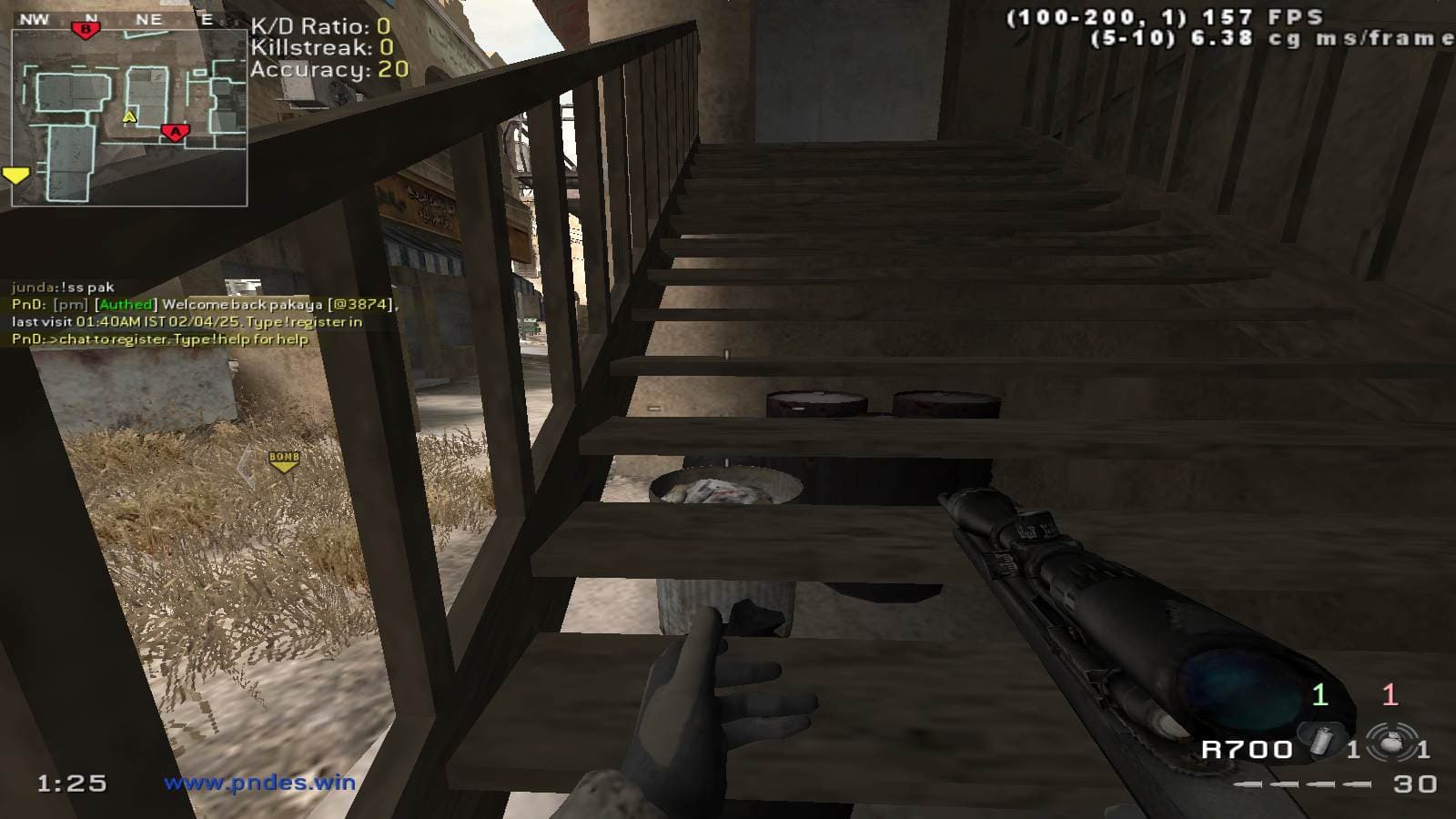Select the R700 weapon label
Viewport: 1456px width, 819px height.
click(1247, 750)
